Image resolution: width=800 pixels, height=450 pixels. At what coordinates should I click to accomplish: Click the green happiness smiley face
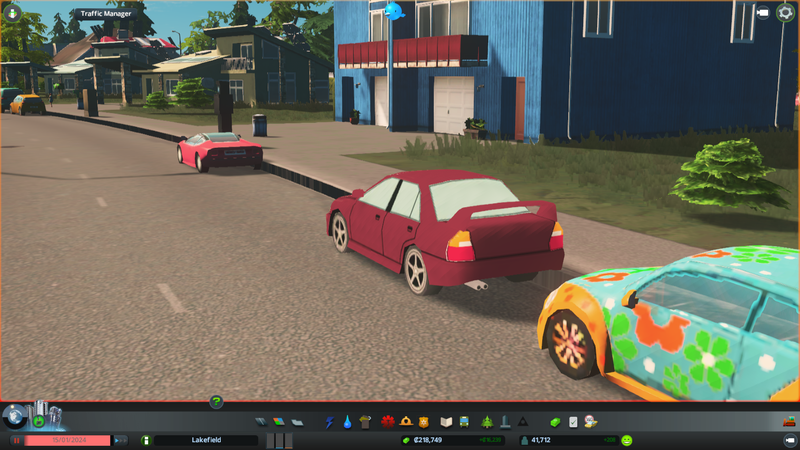[x=627, y=440]
